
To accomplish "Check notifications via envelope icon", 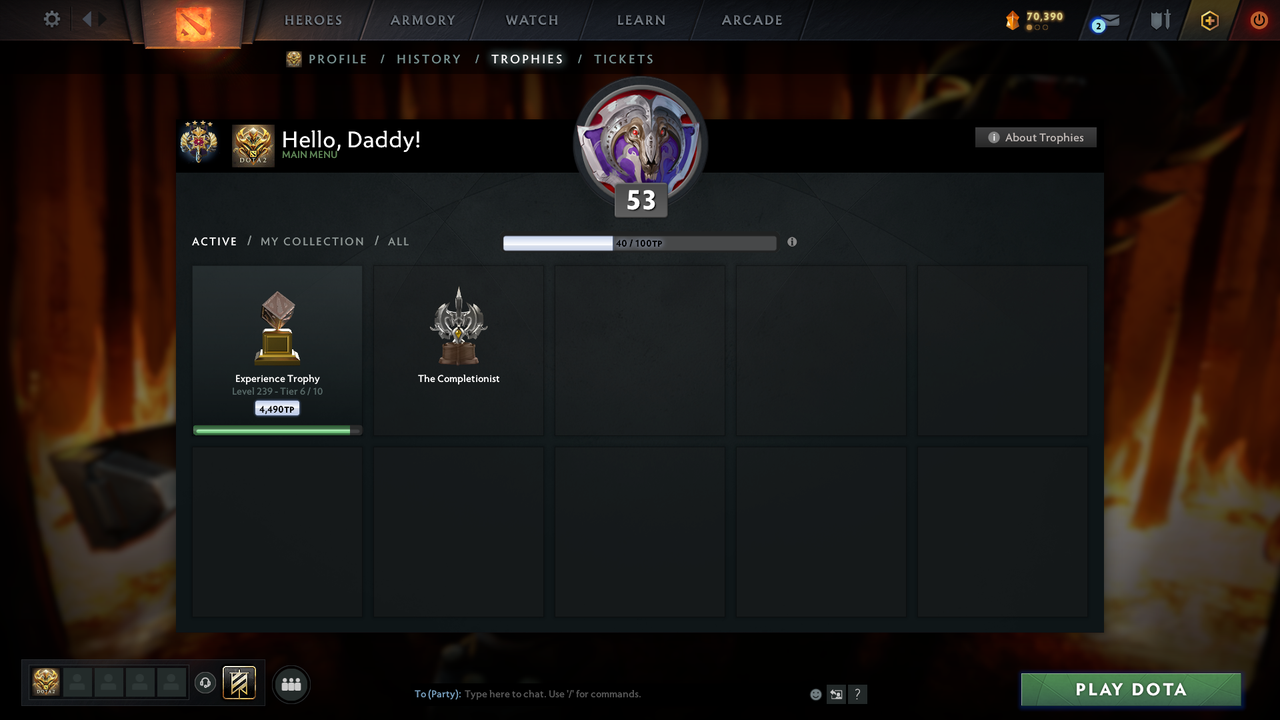I will pyautogui.click(x=1105, y=20).
